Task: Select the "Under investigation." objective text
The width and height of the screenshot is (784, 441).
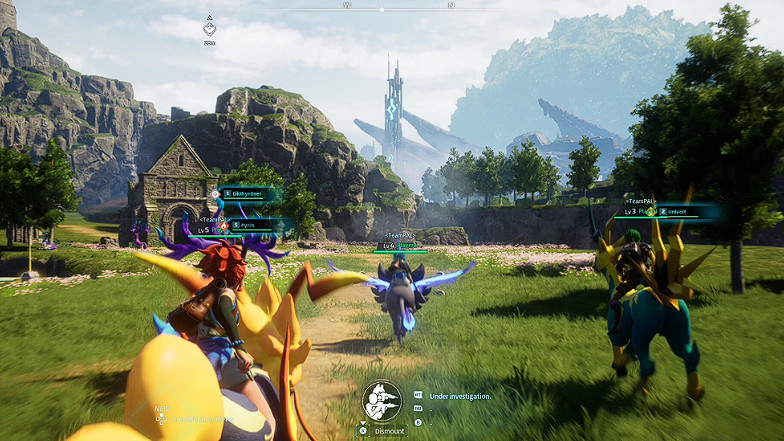Action: pyautogui.click(x=460, y=396)
